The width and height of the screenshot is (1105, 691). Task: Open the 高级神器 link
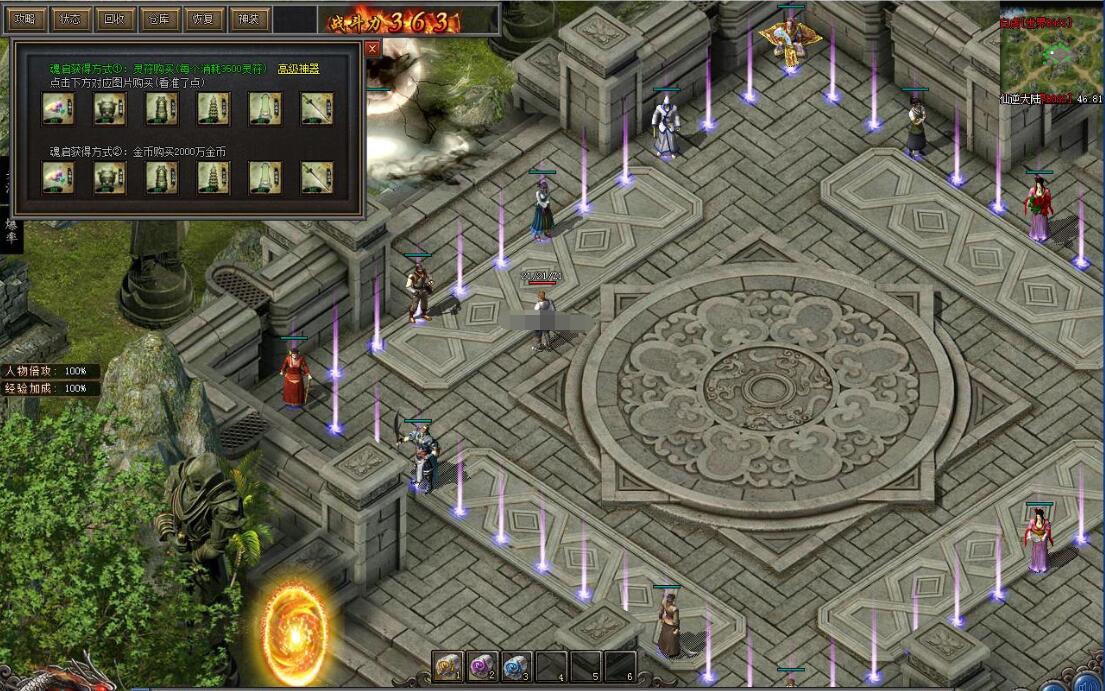(x=298, y=68)
